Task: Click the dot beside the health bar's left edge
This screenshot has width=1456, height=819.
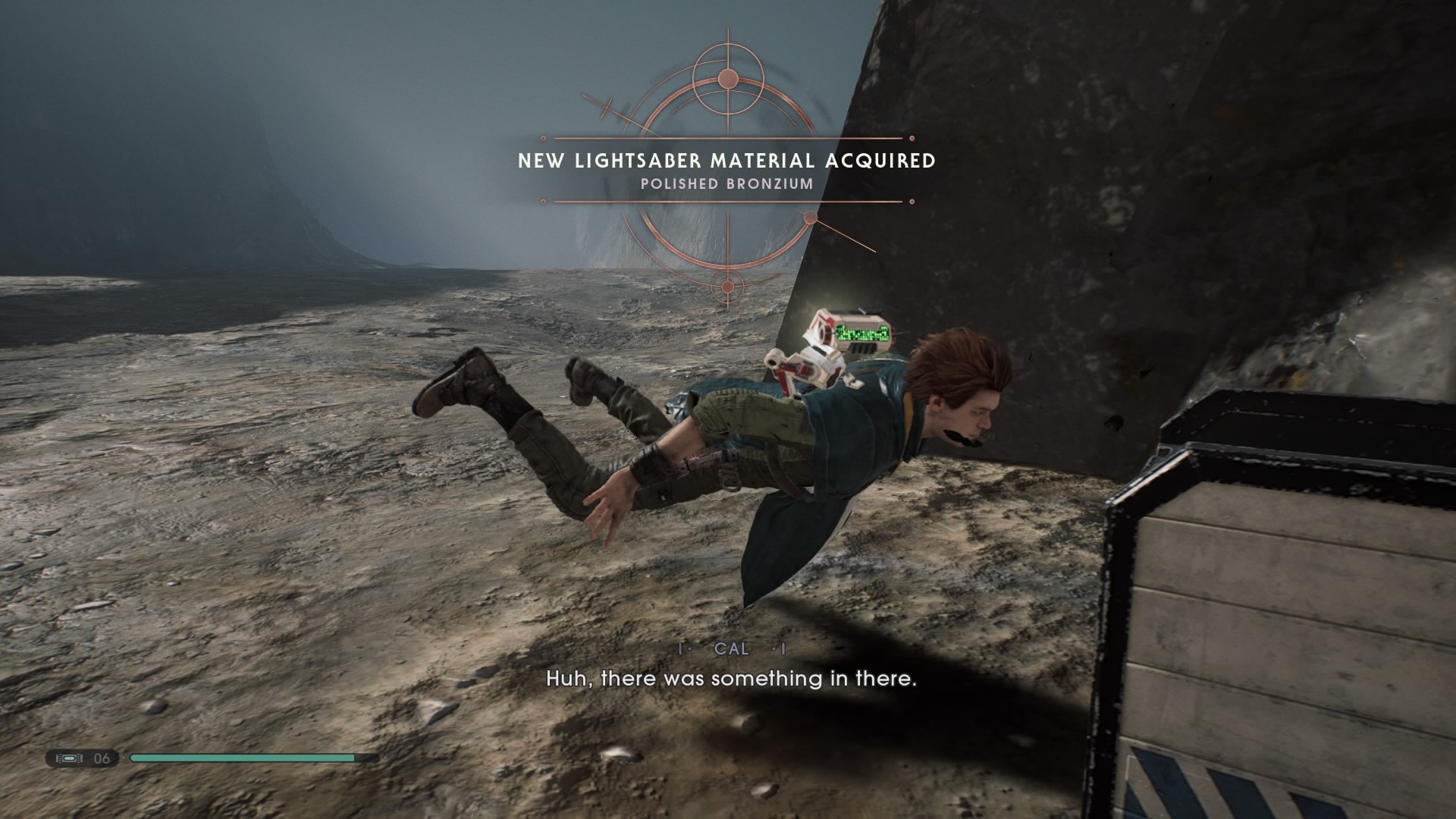Action: coord(124,758)
